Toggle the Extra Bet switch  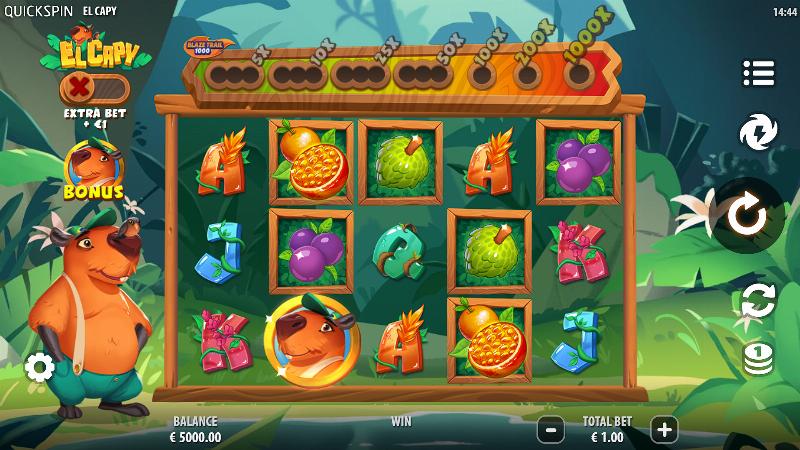[94, 87]
